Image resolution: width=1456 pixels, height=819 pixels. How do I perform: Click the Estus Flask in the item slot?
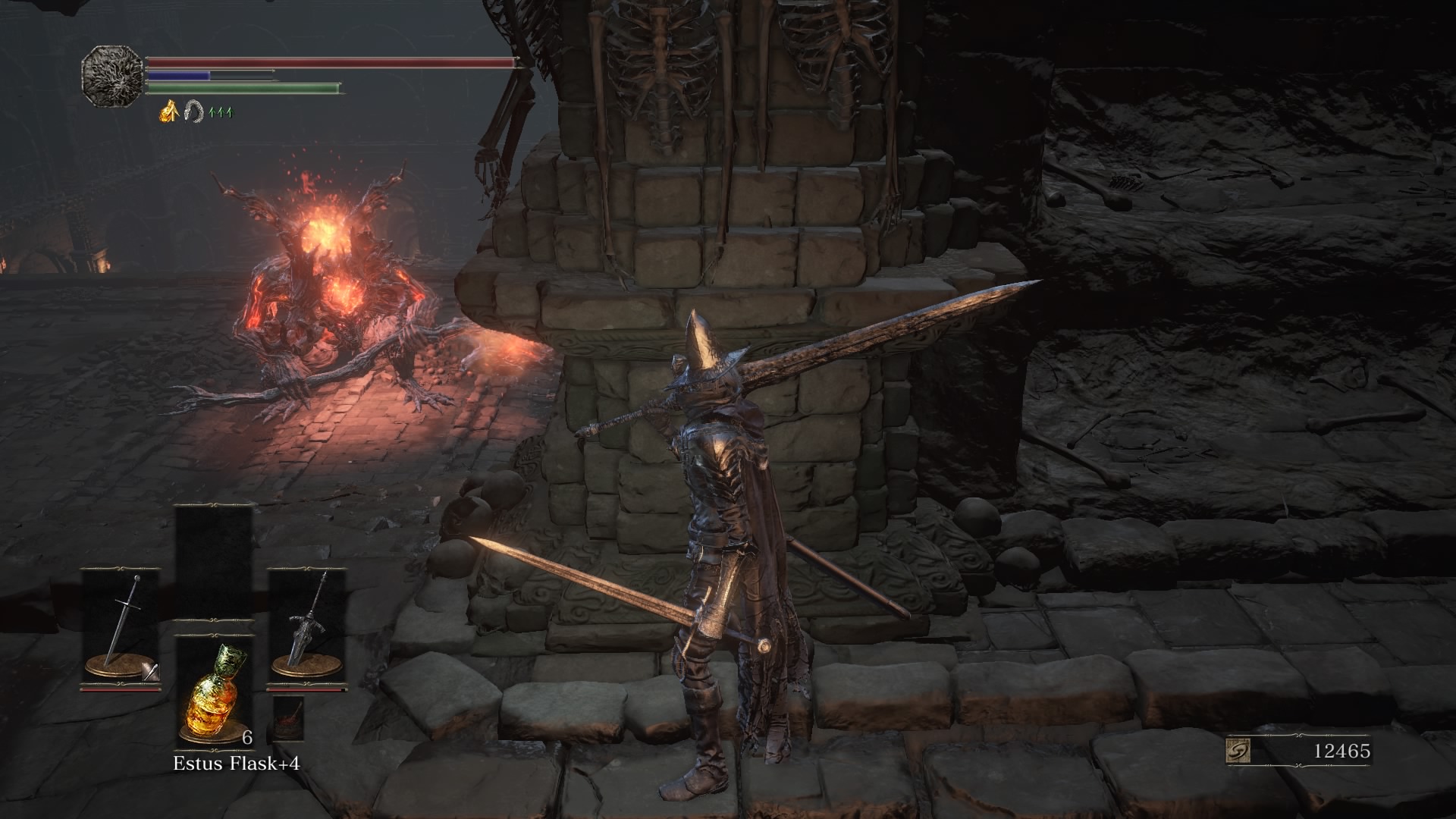(x=213, y=696)
